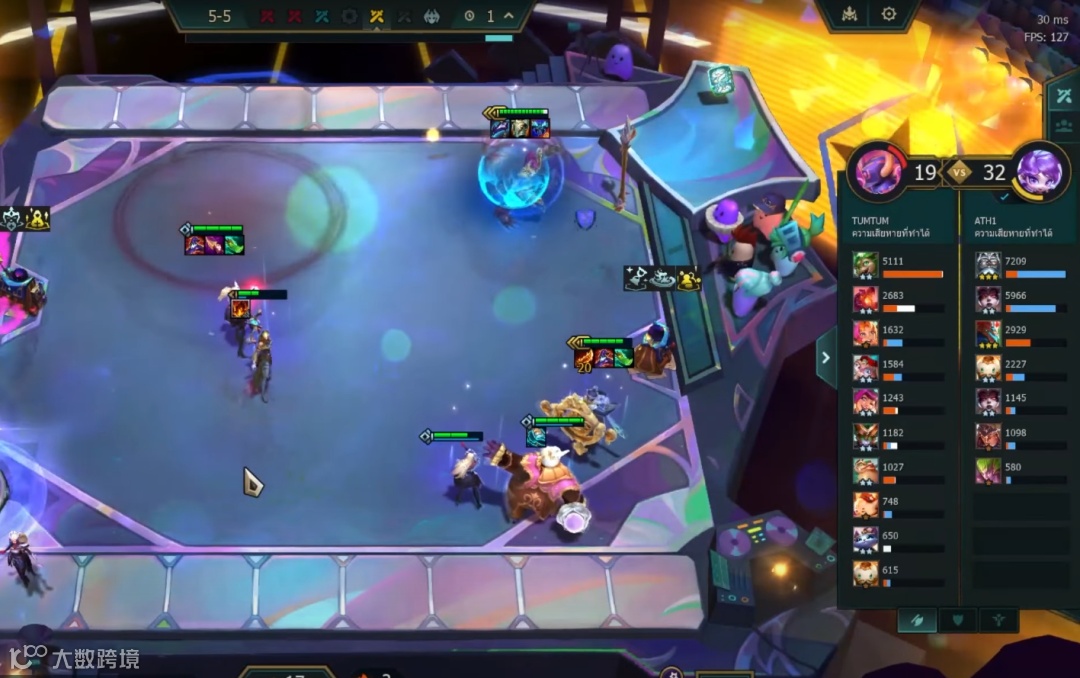This screenshot has width=1080, height=678.
Task: Select TUMTUM's champion row with 2683 damage
Action: pyautogui.click(x=866, y=300)
